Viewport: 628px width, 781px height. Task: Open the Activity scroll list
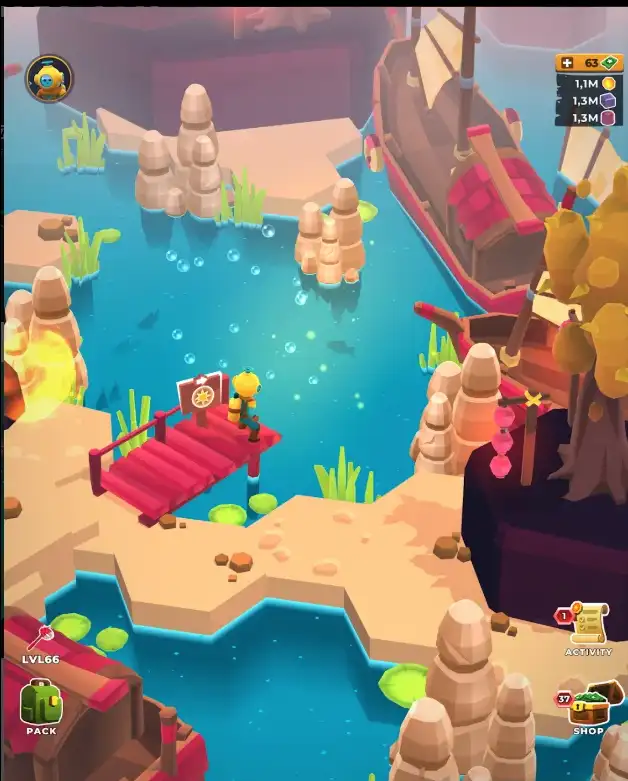click(x=589, y=625)
